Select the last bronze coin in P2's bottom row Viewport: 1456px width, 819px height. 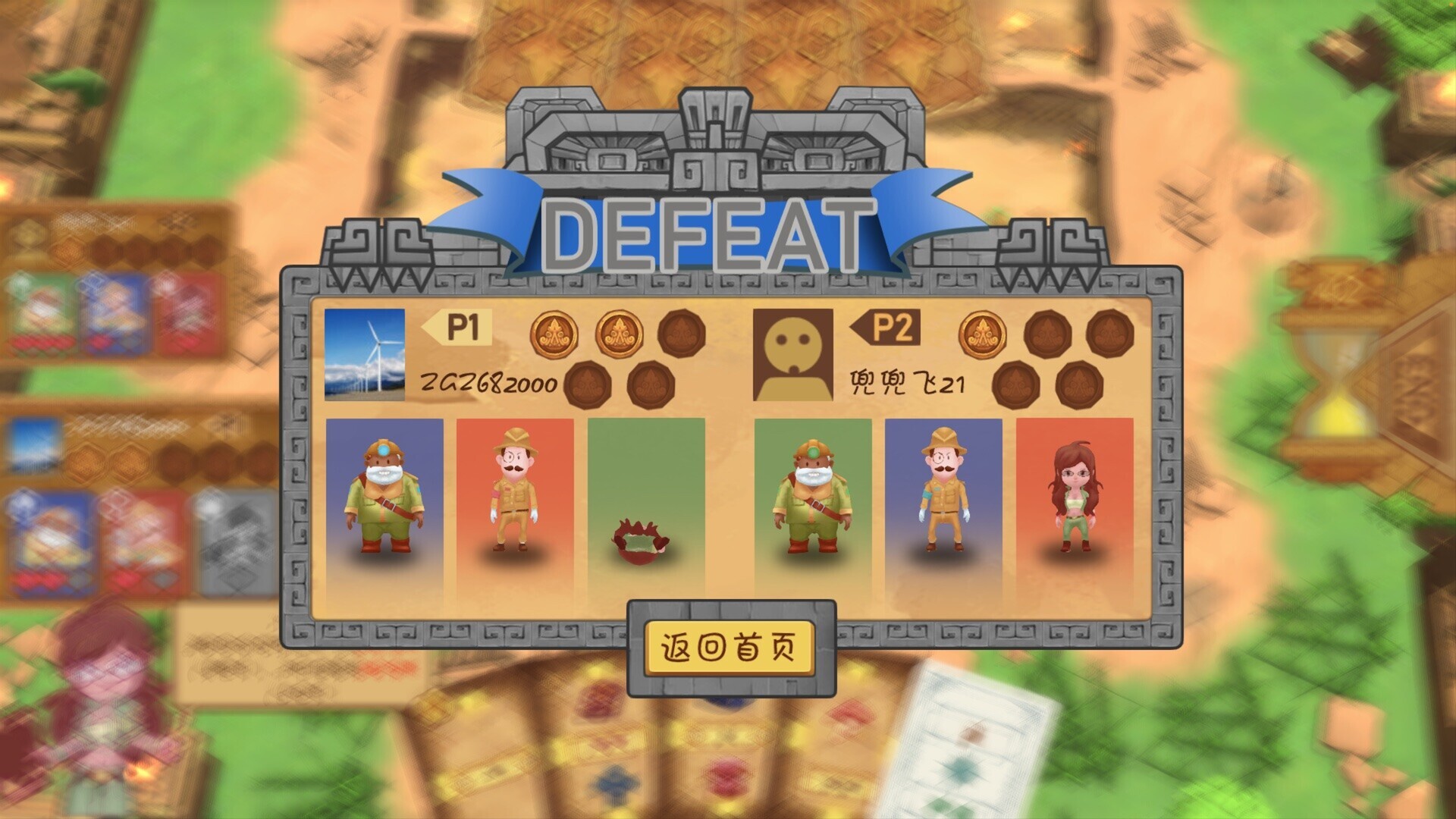[x=1077, y=384]
